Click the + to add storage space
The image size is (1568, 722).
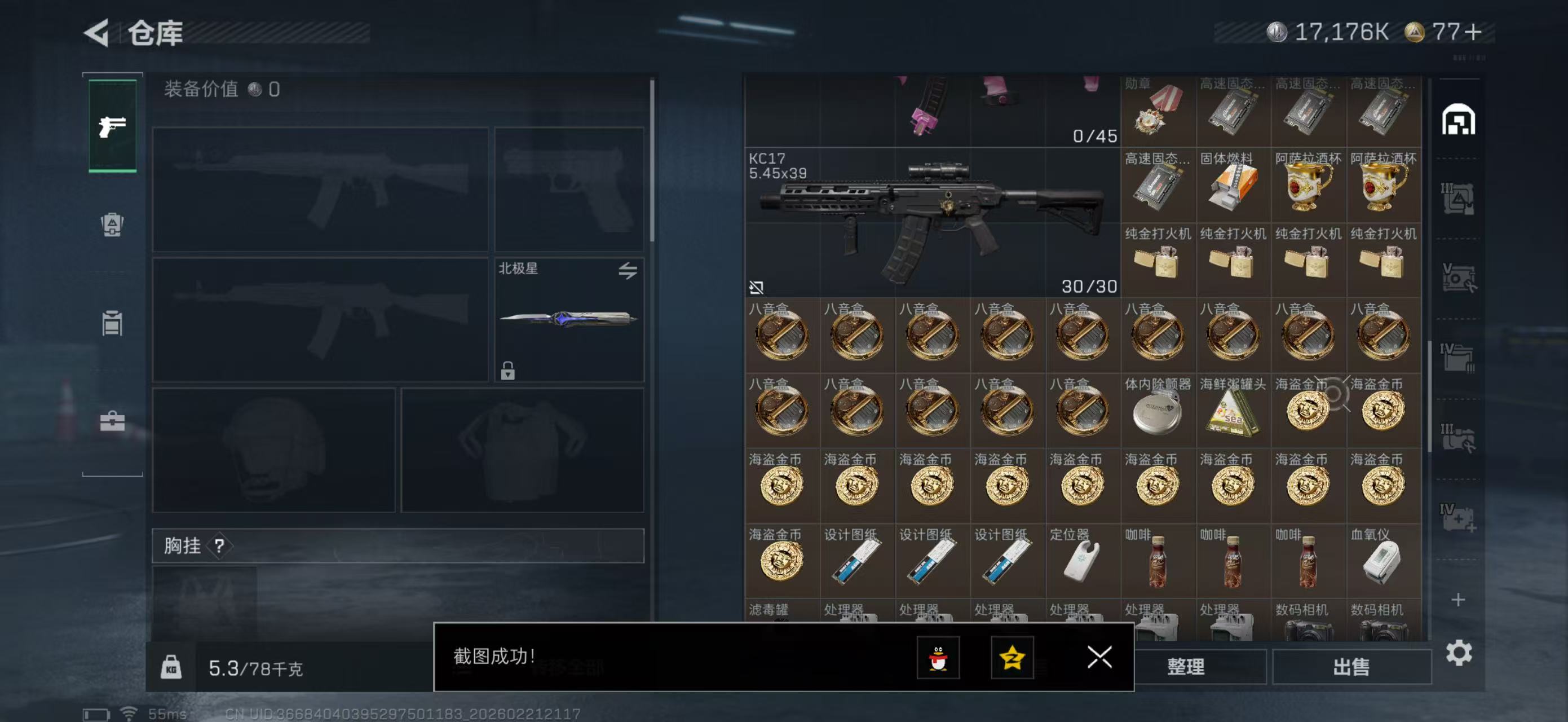pyautogui.click(x=1459, y=600)
